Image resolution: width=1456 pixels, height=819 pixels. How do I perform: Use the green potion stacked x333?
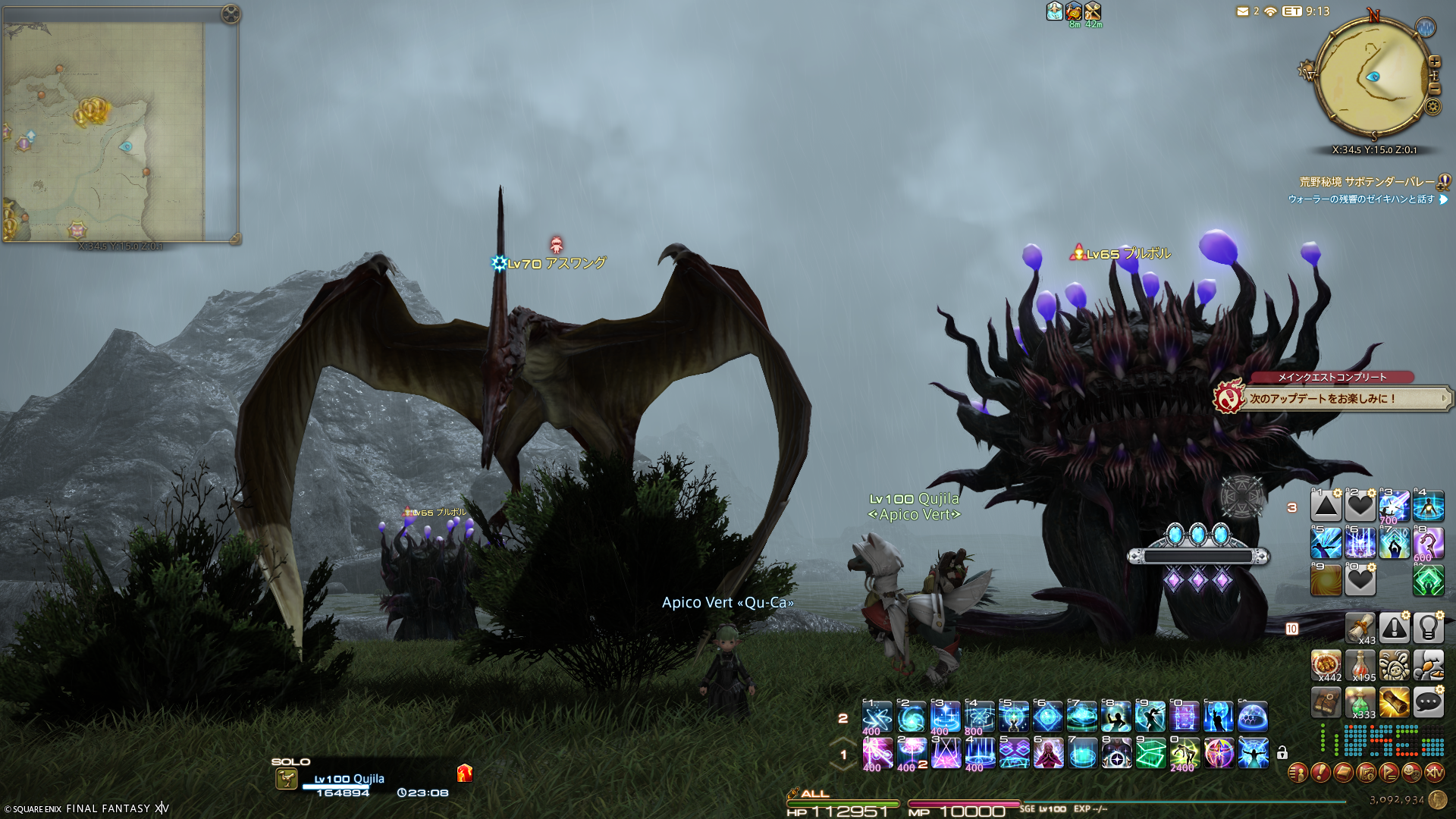click(1360, 702)
